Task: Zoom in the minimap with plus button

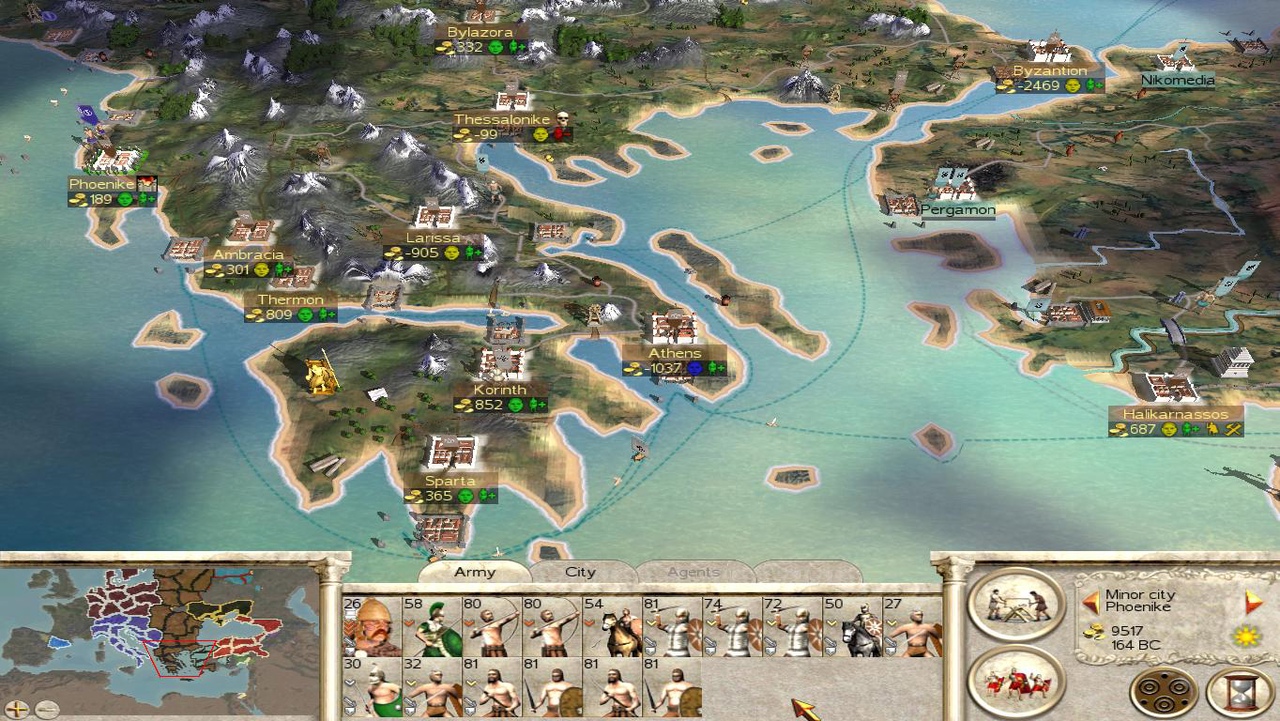Action: pyautogui.click(x=17, y=709)
